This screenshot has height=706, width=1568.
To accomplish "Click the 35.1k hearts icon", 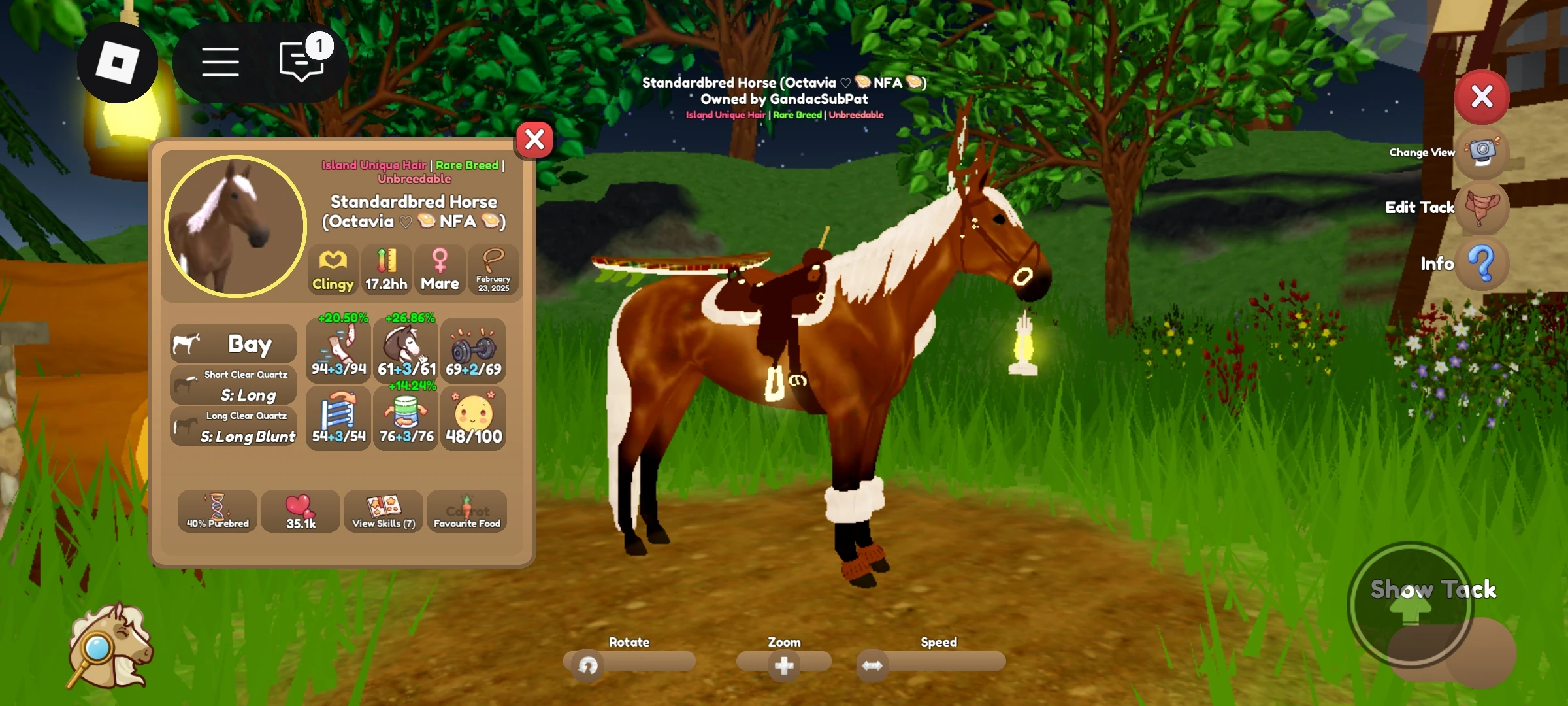I will 300,510.
